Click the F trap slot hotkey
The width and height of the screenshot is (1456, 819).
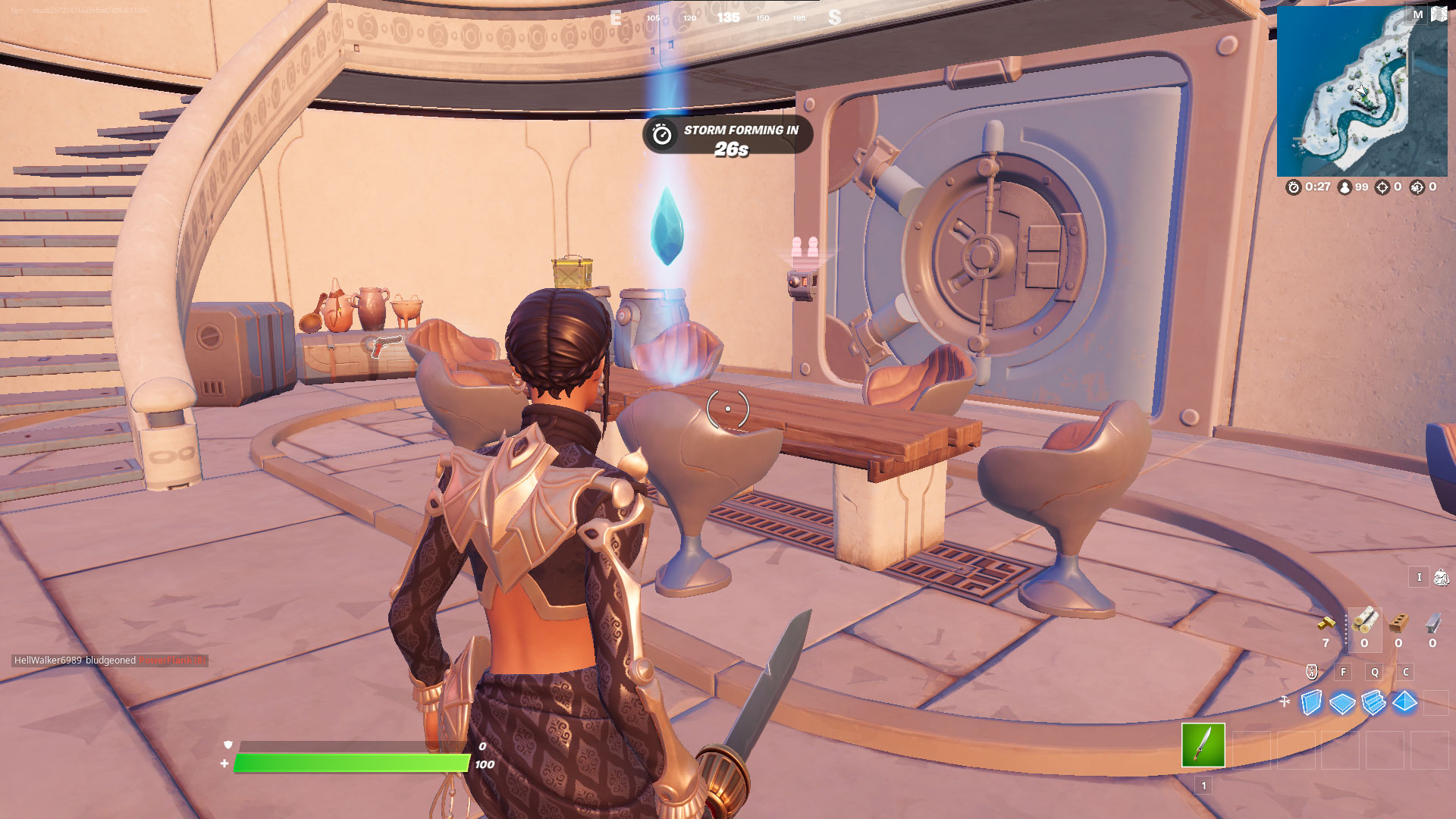pos(1344,672)
